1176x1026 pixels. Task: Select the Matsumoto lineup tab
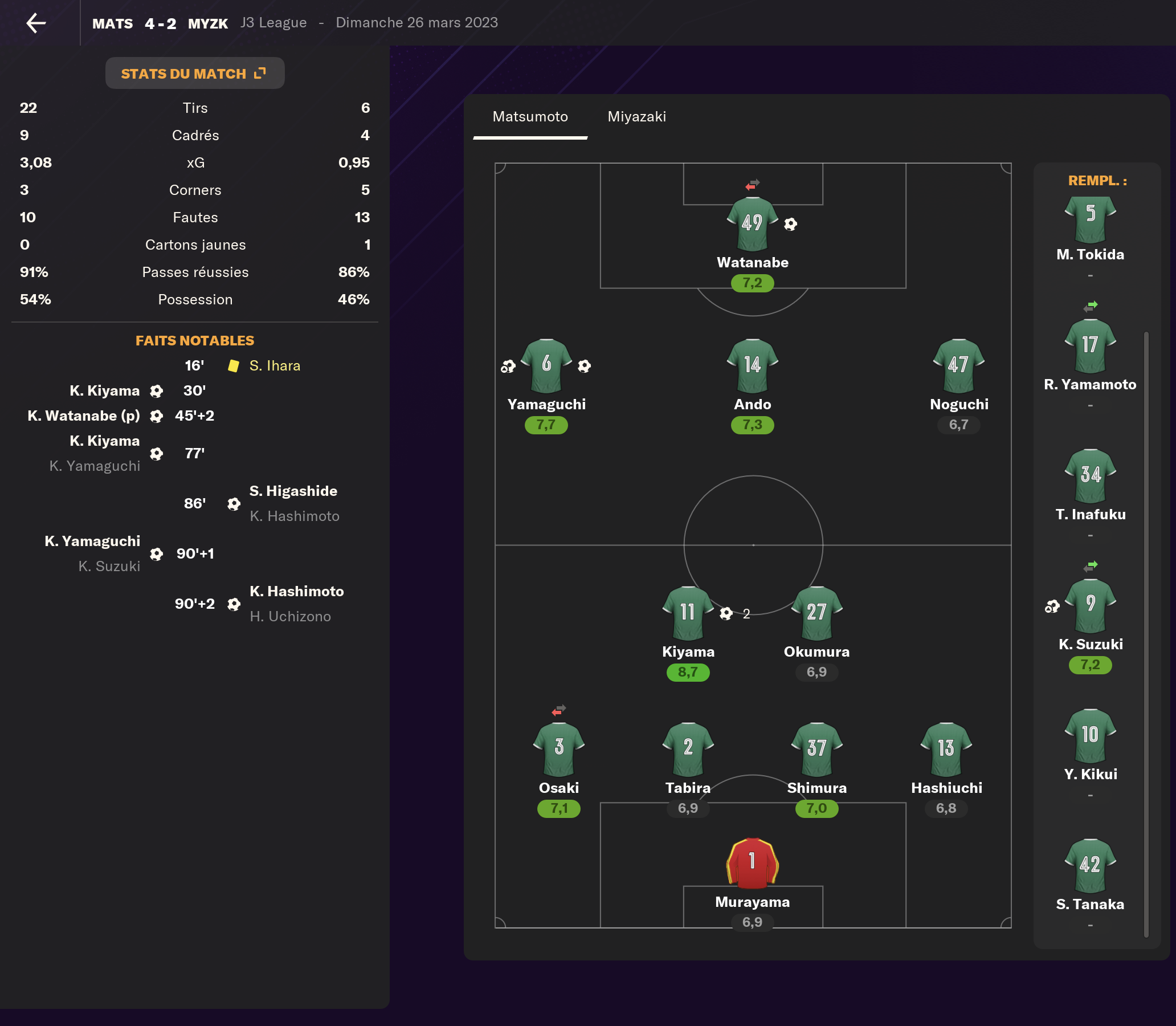[x=530, y=117]
